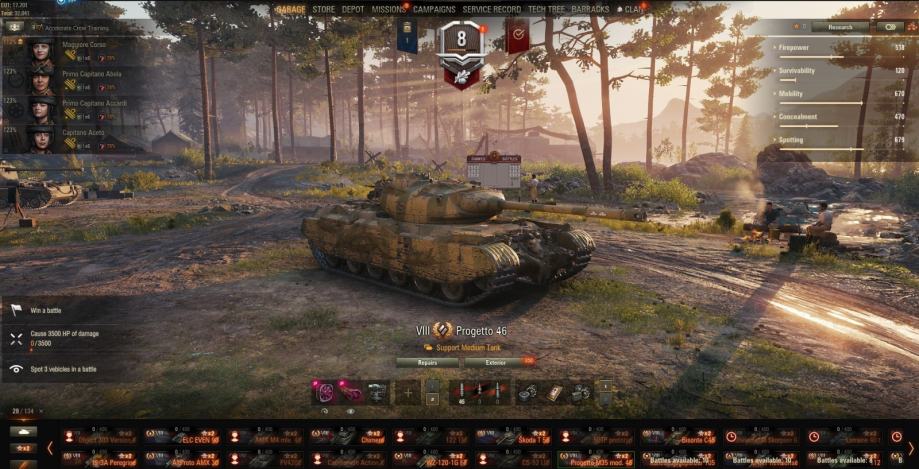This screenshot has width=919, height=469.
Task: Click the Research button
Action: pyautogui.click(x=840, y=27)
